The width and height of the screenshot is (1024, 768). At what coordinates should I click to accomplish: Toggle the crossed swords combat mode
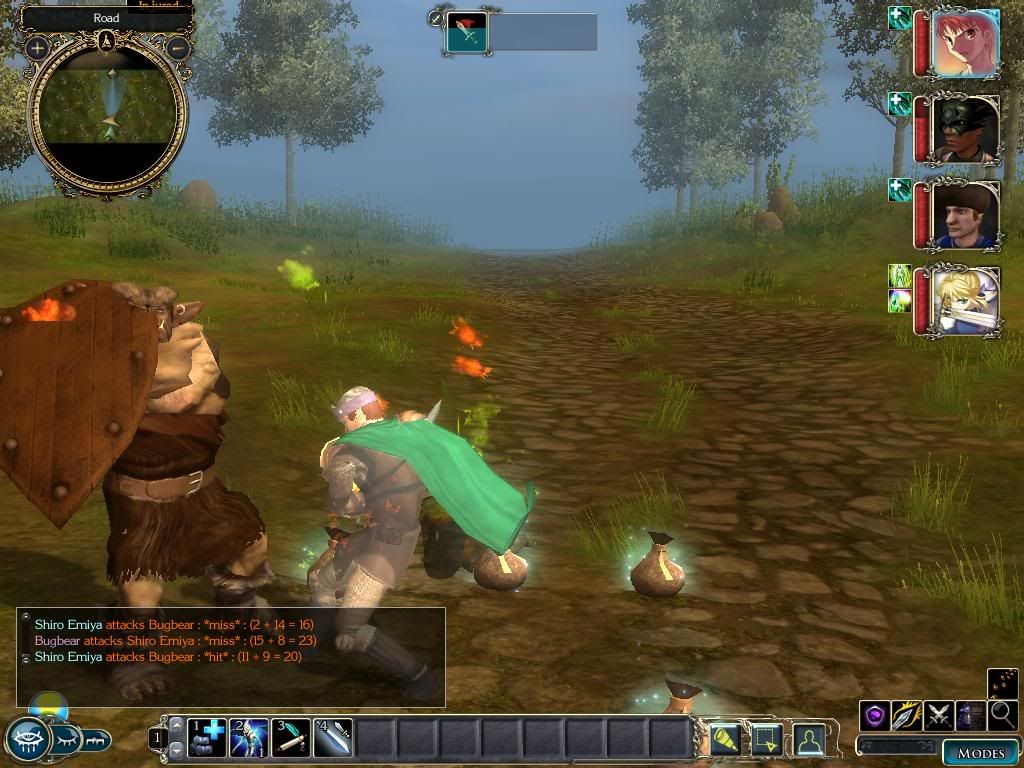click(939, 715)
